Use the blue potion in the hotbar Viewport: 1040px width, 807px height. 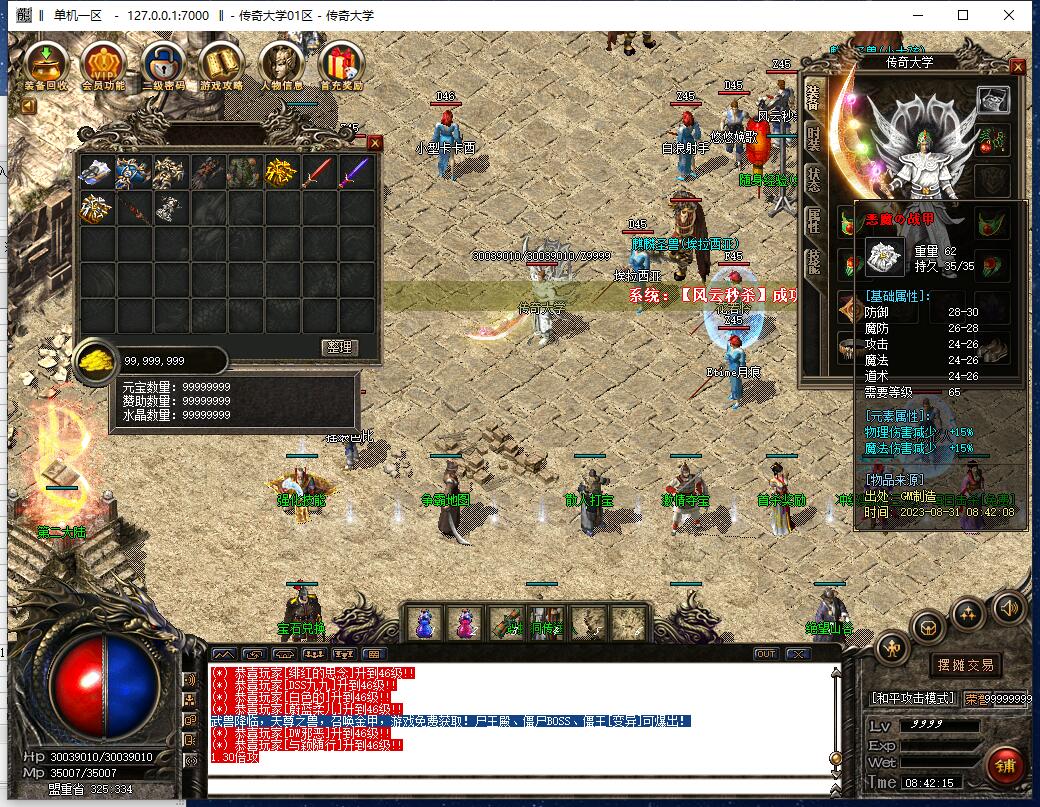point(424,624)
